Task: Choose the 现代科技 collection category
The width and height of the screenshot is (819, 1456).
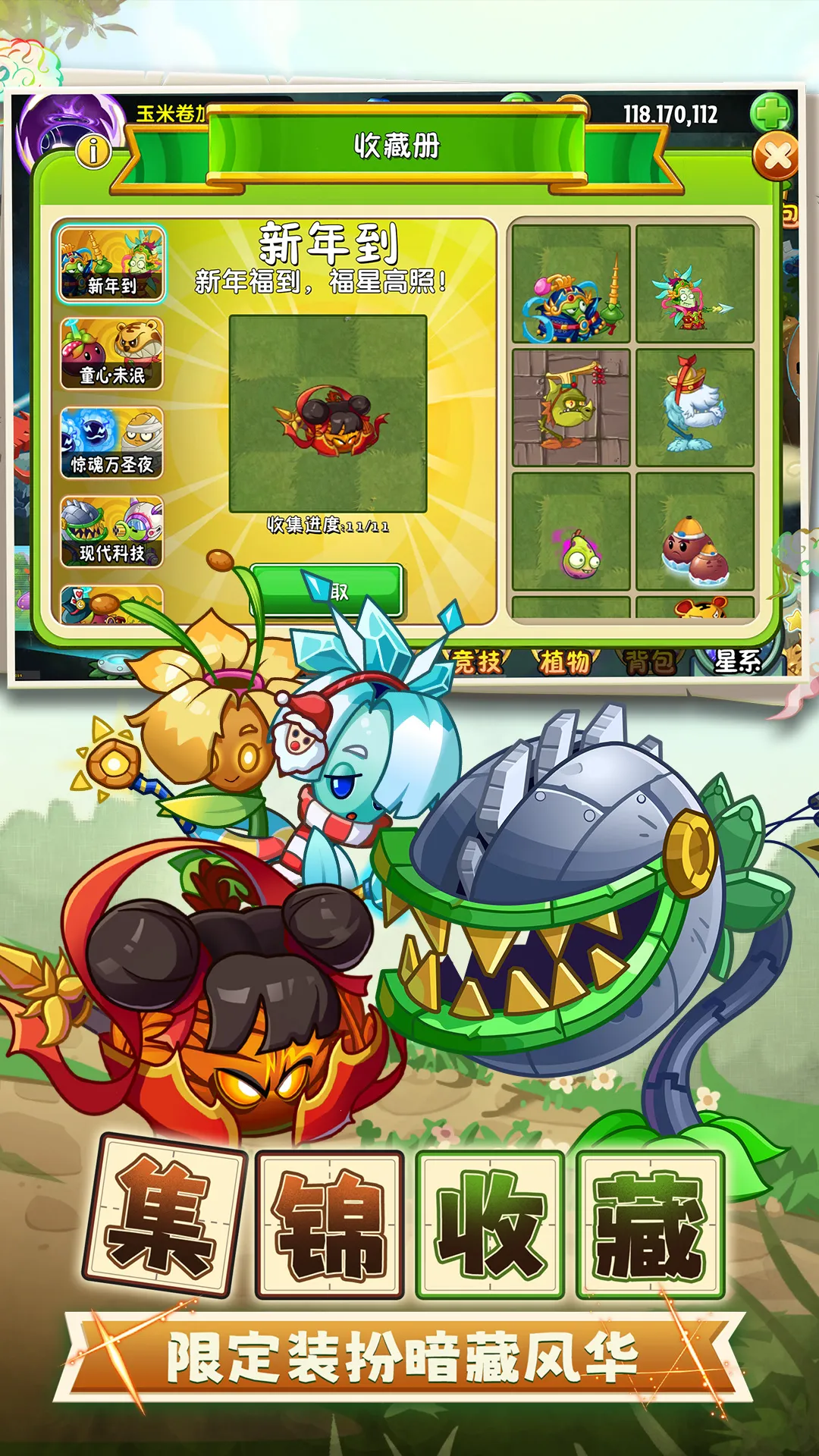Action: (111, 532)
